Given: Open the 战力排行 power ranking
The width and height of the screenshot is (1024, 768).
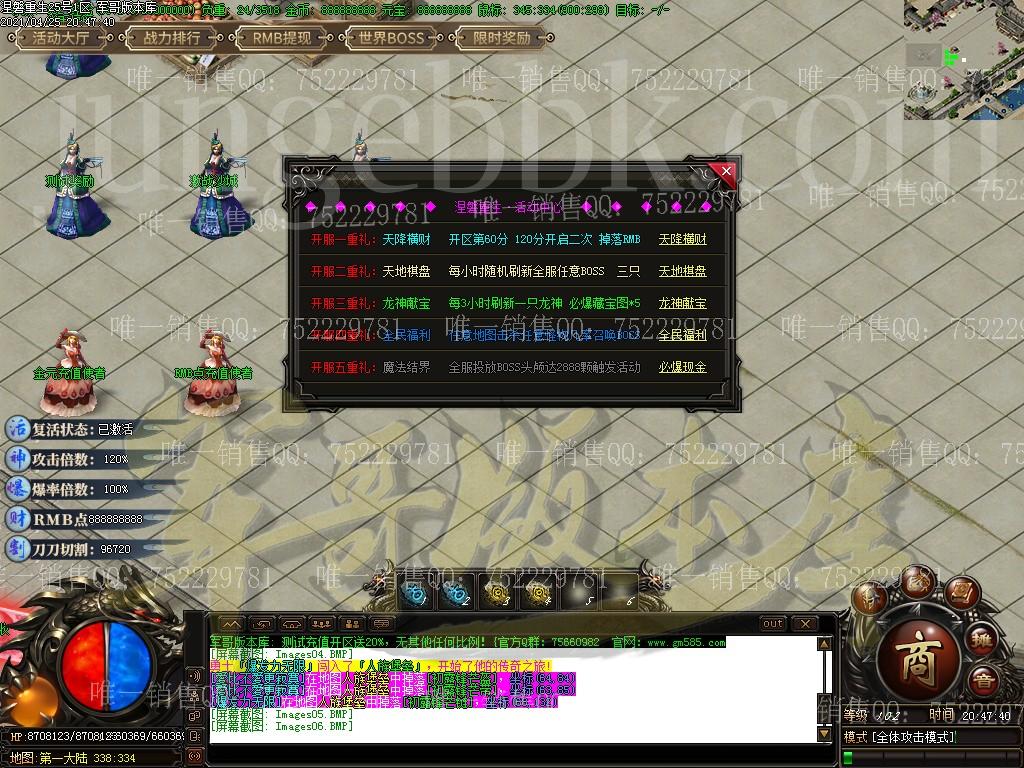Looking at the screenshot, I should pos(172,39).
